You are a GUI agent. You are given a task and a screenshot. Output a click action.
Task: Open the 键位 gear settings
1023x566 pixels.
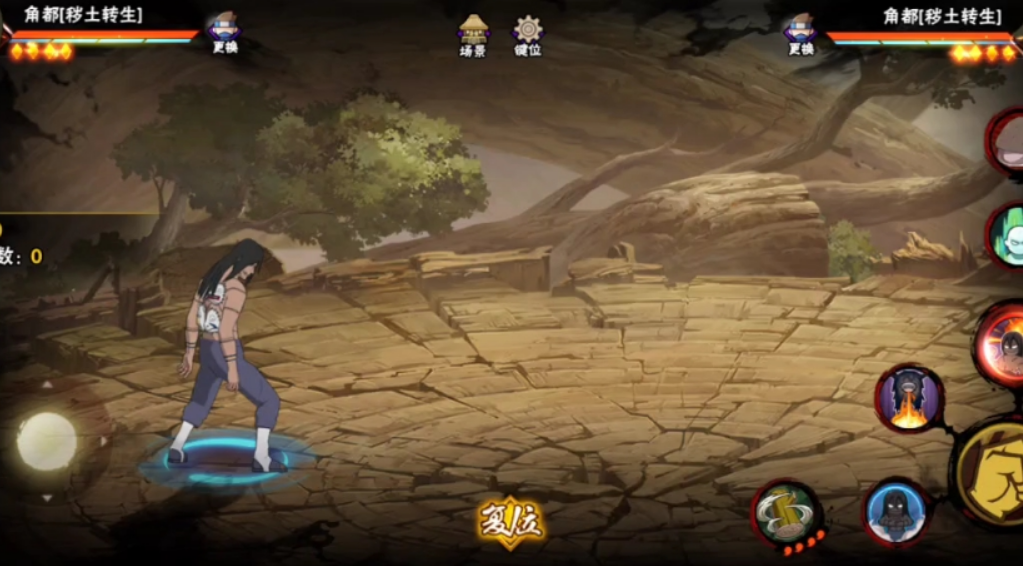click(x=527, y=35)
